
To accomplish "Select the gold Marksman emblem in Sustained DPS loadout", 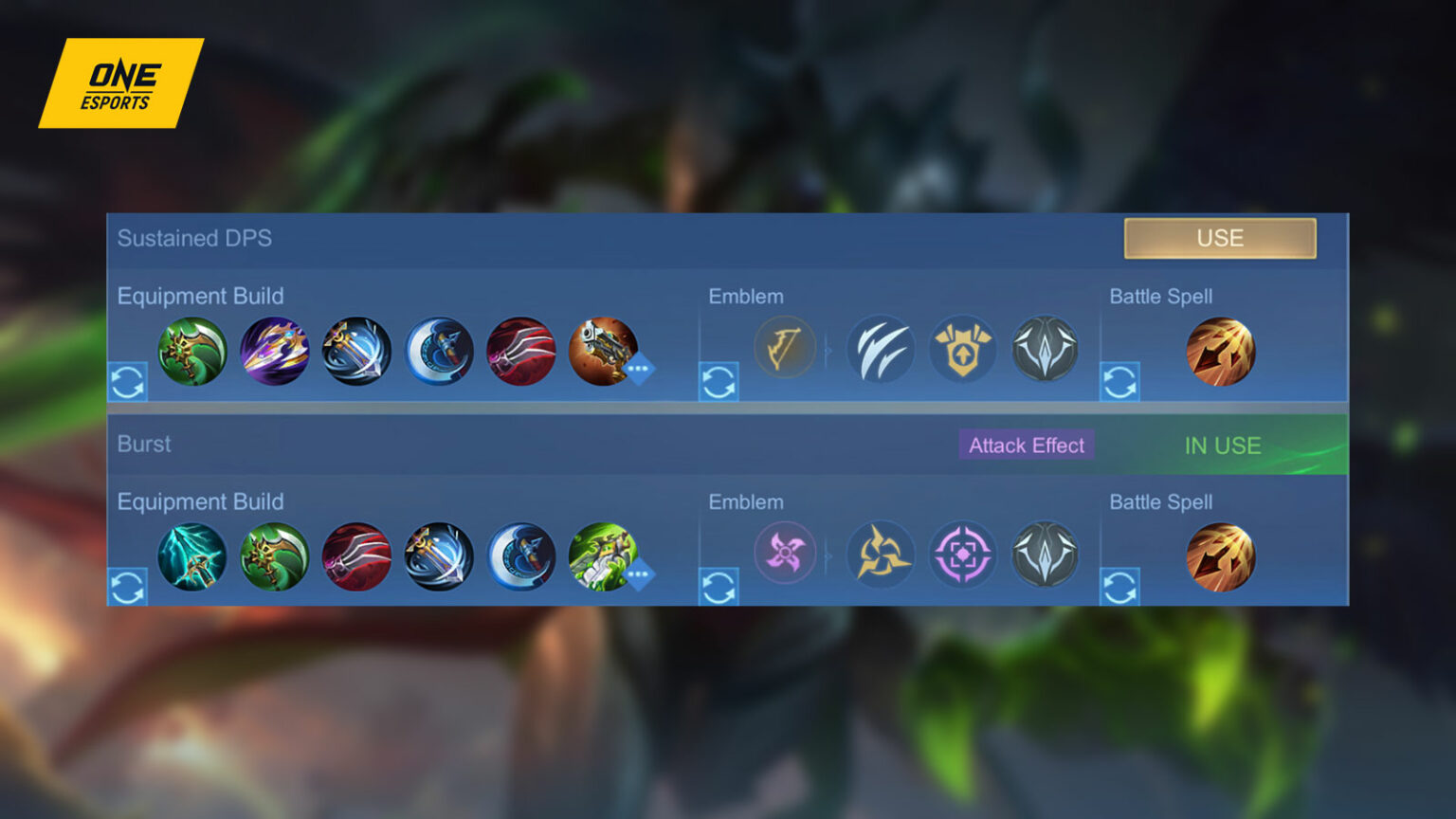I will (x=785, y=349).
